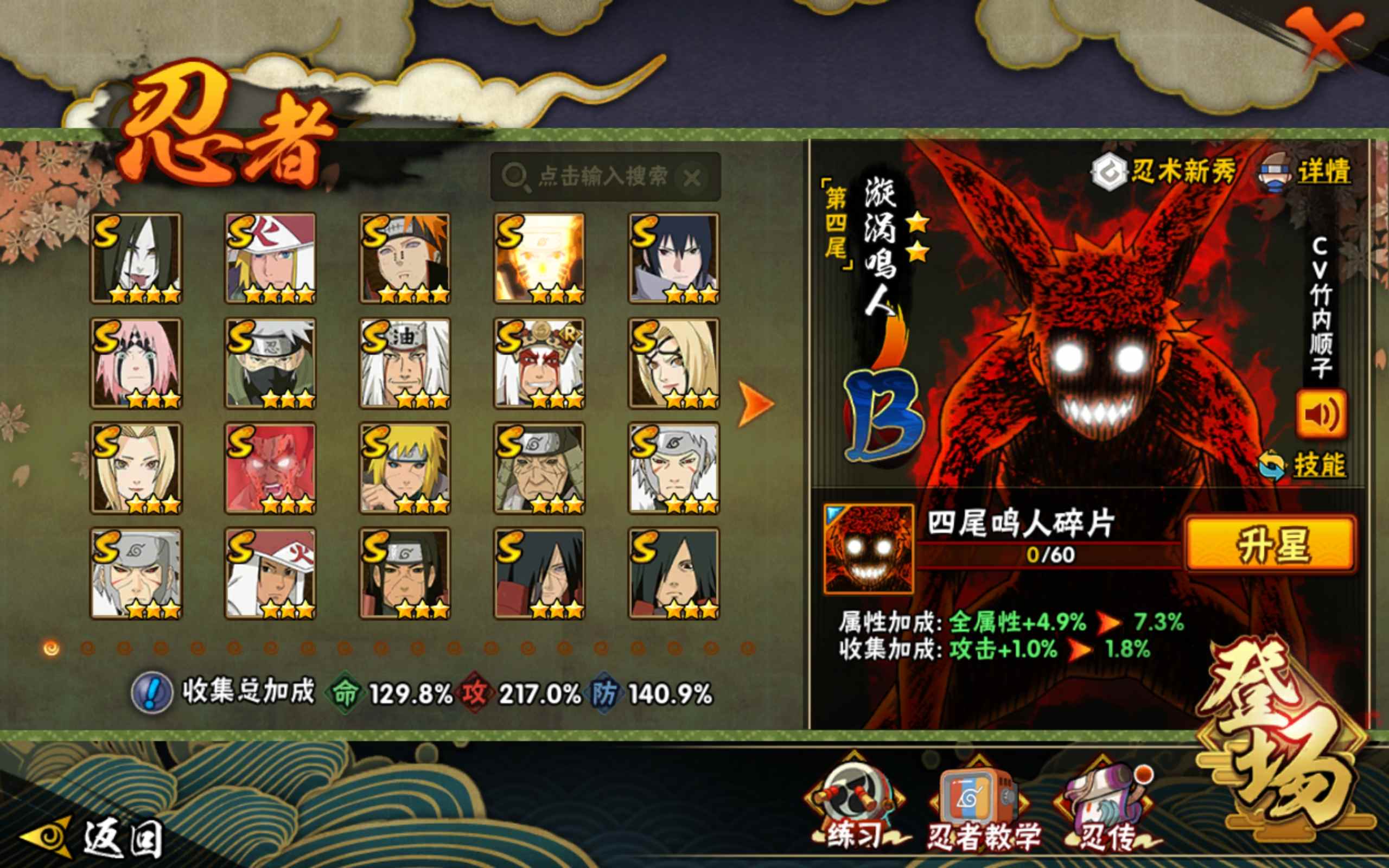Choose the pink-haired Sakura portrait
Image resolution: width=1389 pixels, height=868 pixels.
coord(136,363)
